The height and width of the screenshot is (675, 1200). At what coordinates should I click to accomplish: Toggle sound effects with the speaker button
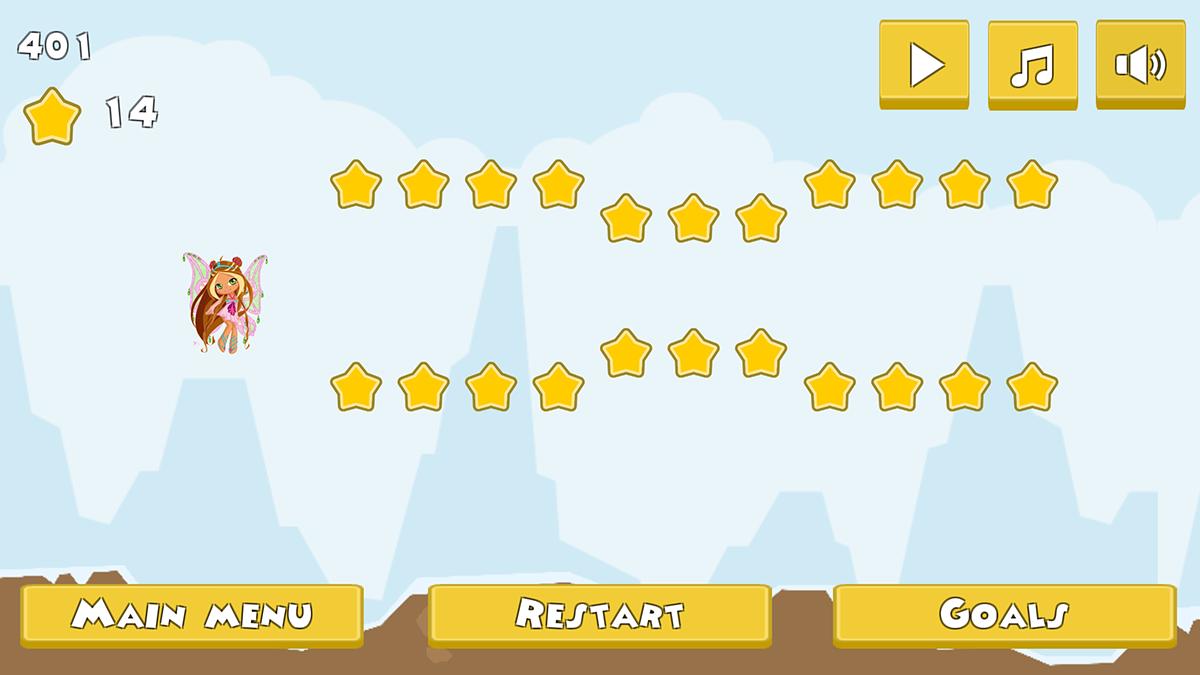point(1140,65)
